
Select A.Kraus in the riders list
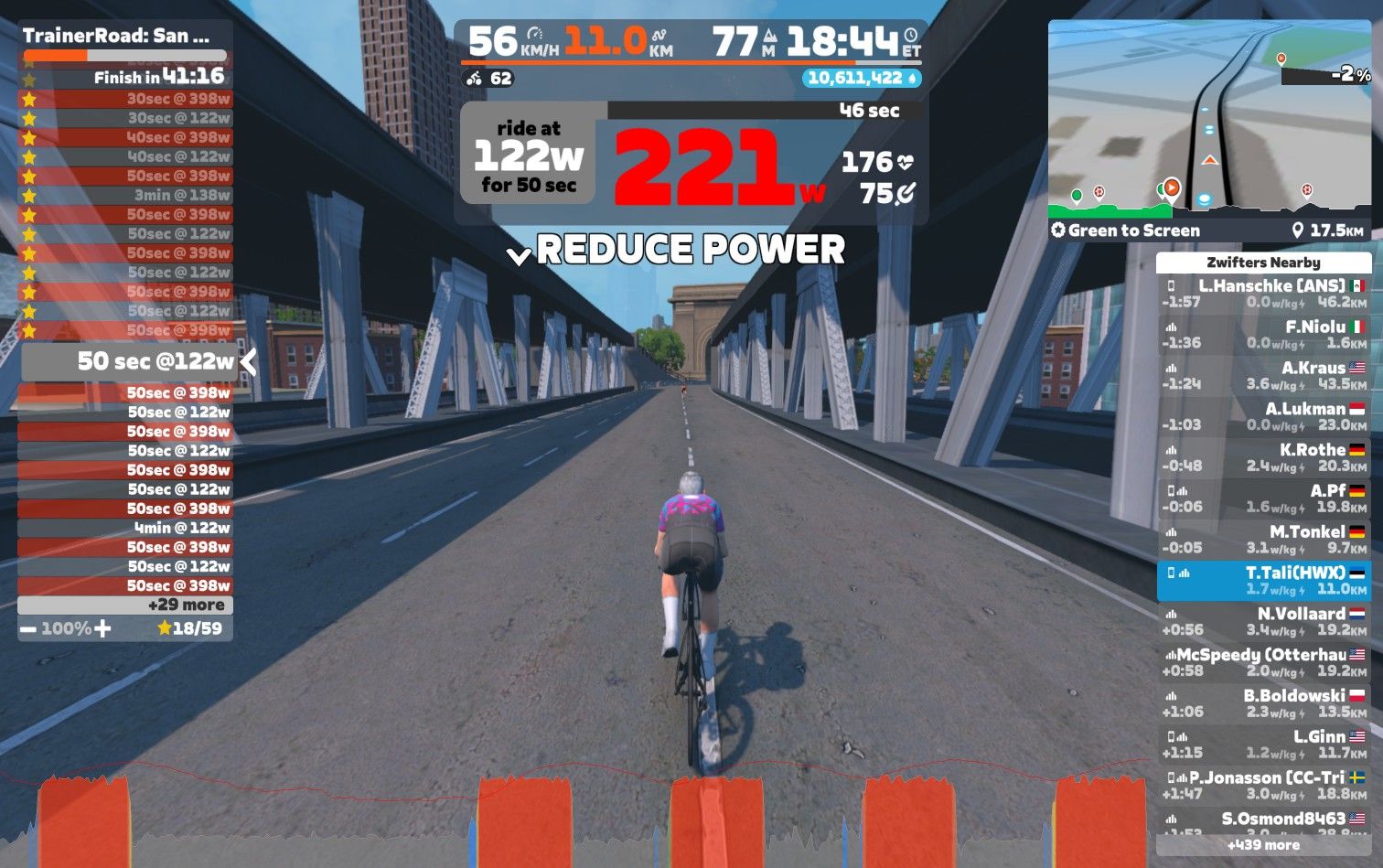pyautogui.click(x=1263, y=376)
